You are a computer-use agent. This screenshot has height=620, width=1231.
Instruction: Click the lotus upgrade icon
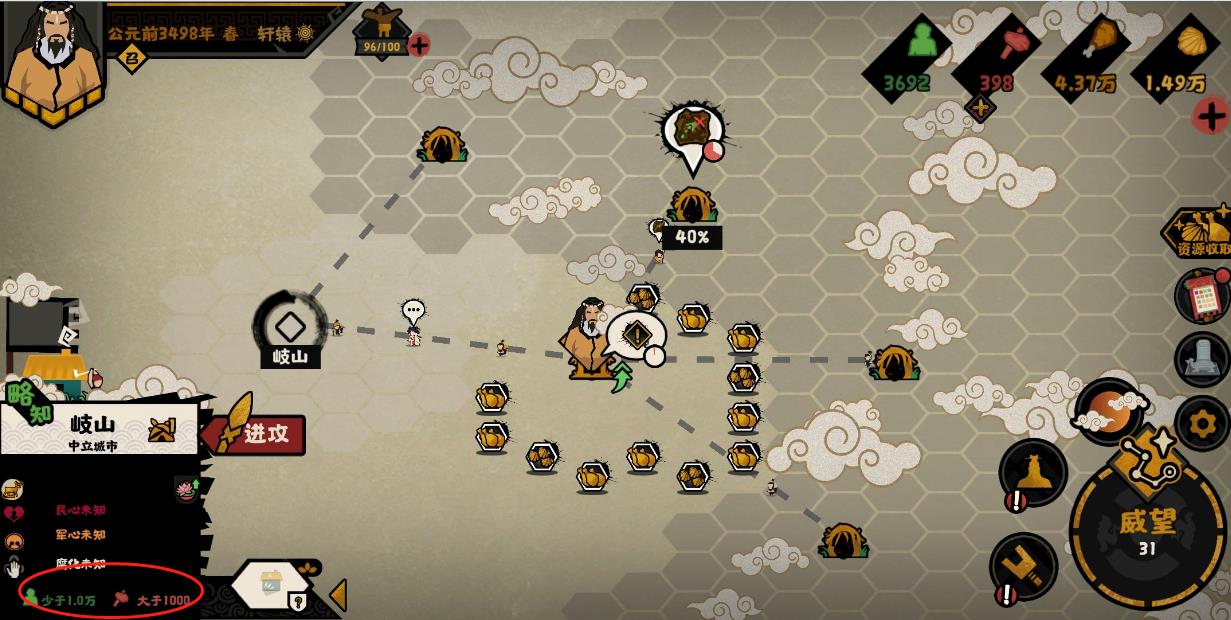(x=184, y=489)
